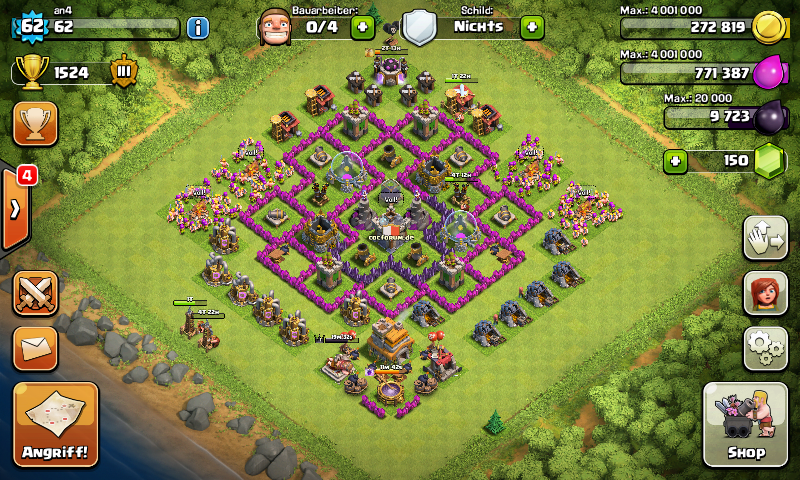Open the trophy leaderboard button
Image resolution: width=800 pixels, height=480 pixels.
35,123
